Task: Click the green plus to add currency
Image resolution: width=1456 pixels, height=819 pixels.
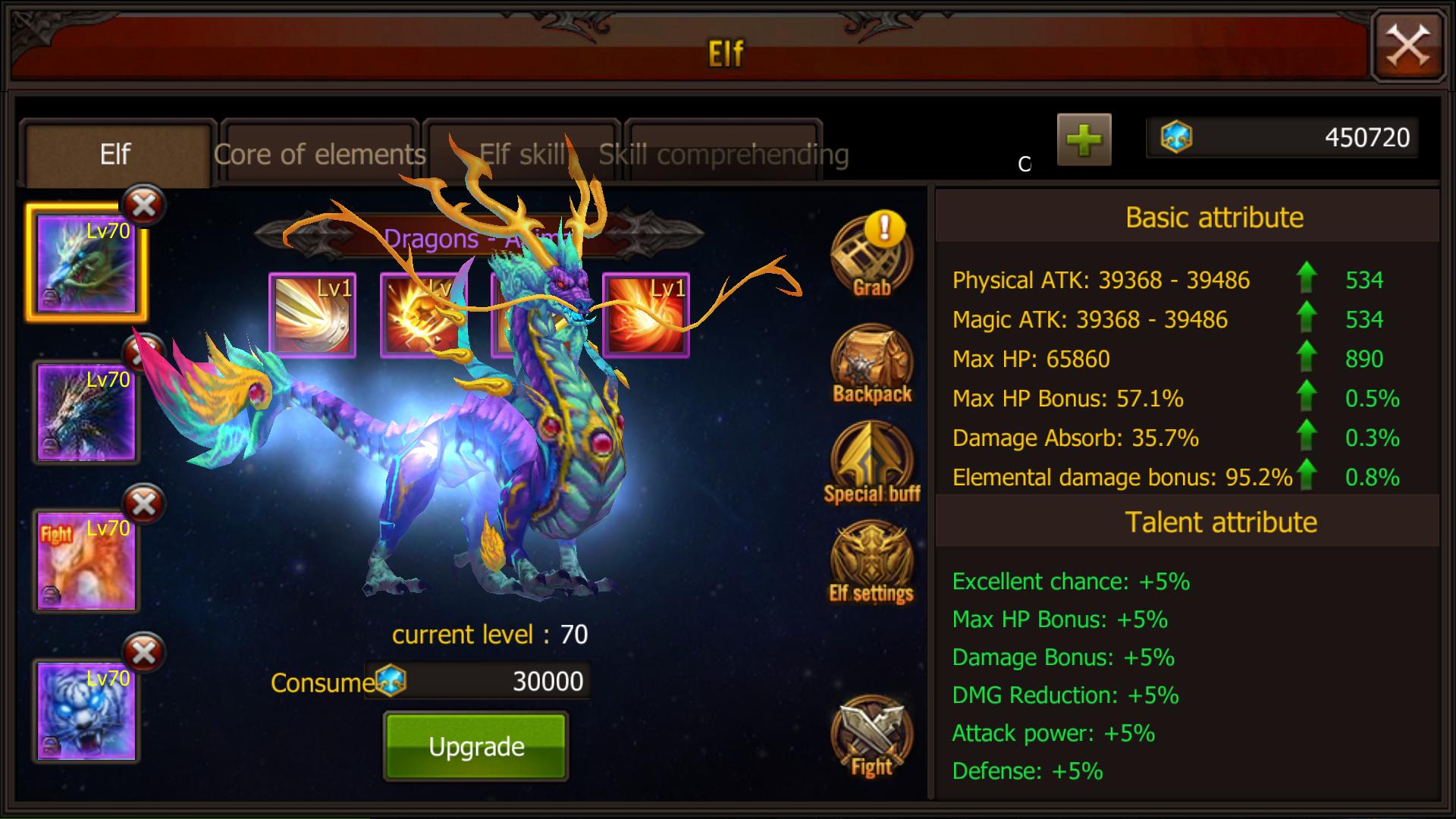Action: point(1083,140)
